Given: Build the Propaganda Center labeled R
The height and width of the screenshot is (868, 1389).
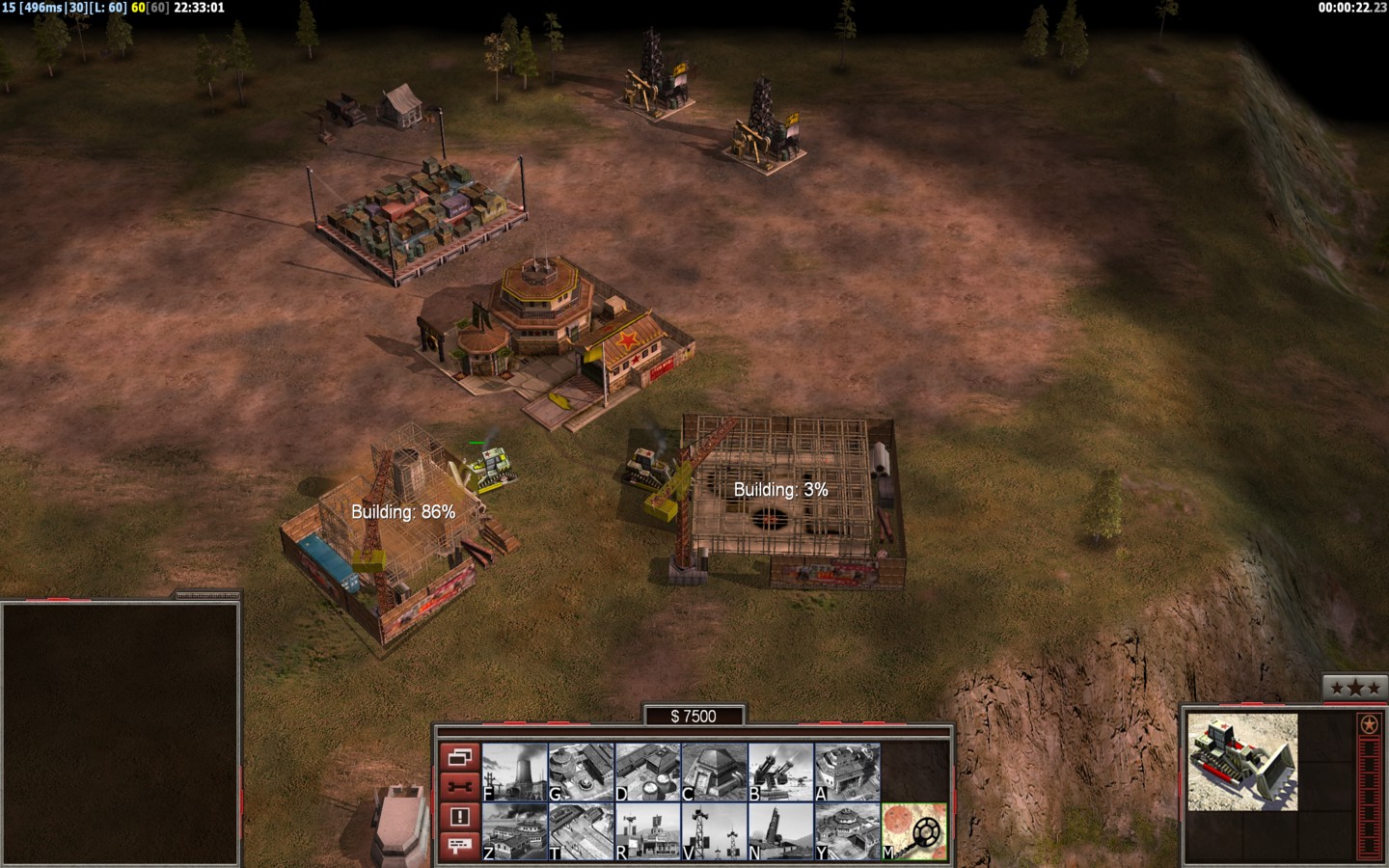Looking at the screenshot, I should (648, 830).
